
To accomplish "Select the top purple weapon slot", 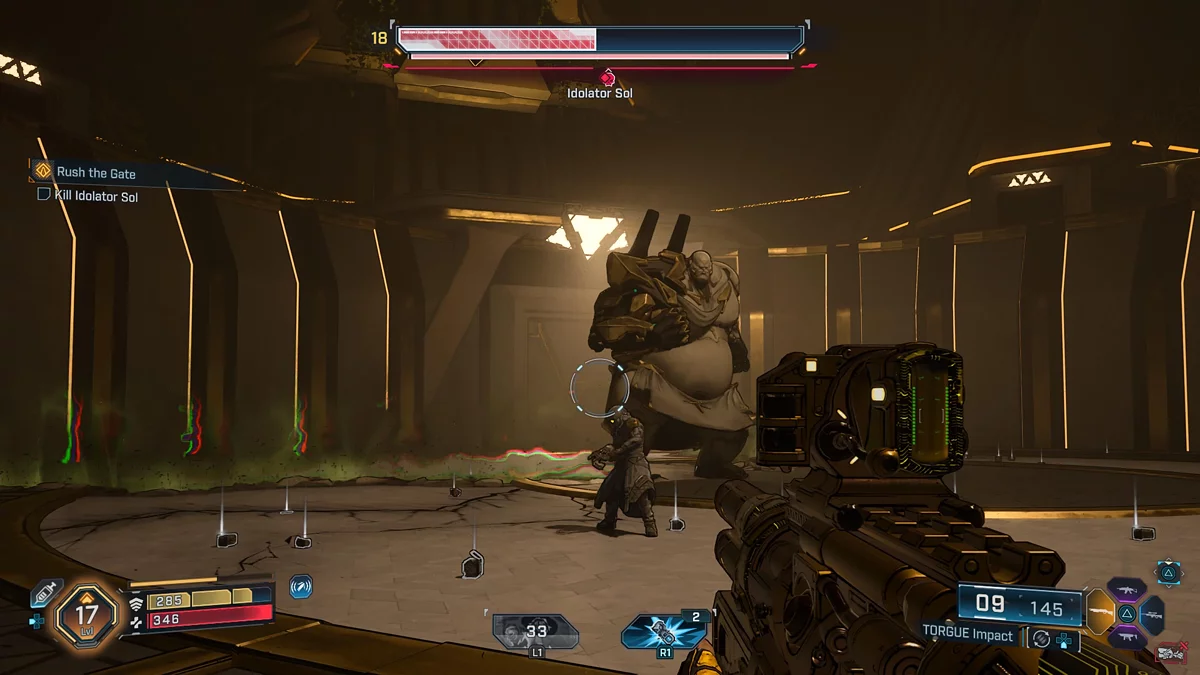I will tap(1127, 588).
